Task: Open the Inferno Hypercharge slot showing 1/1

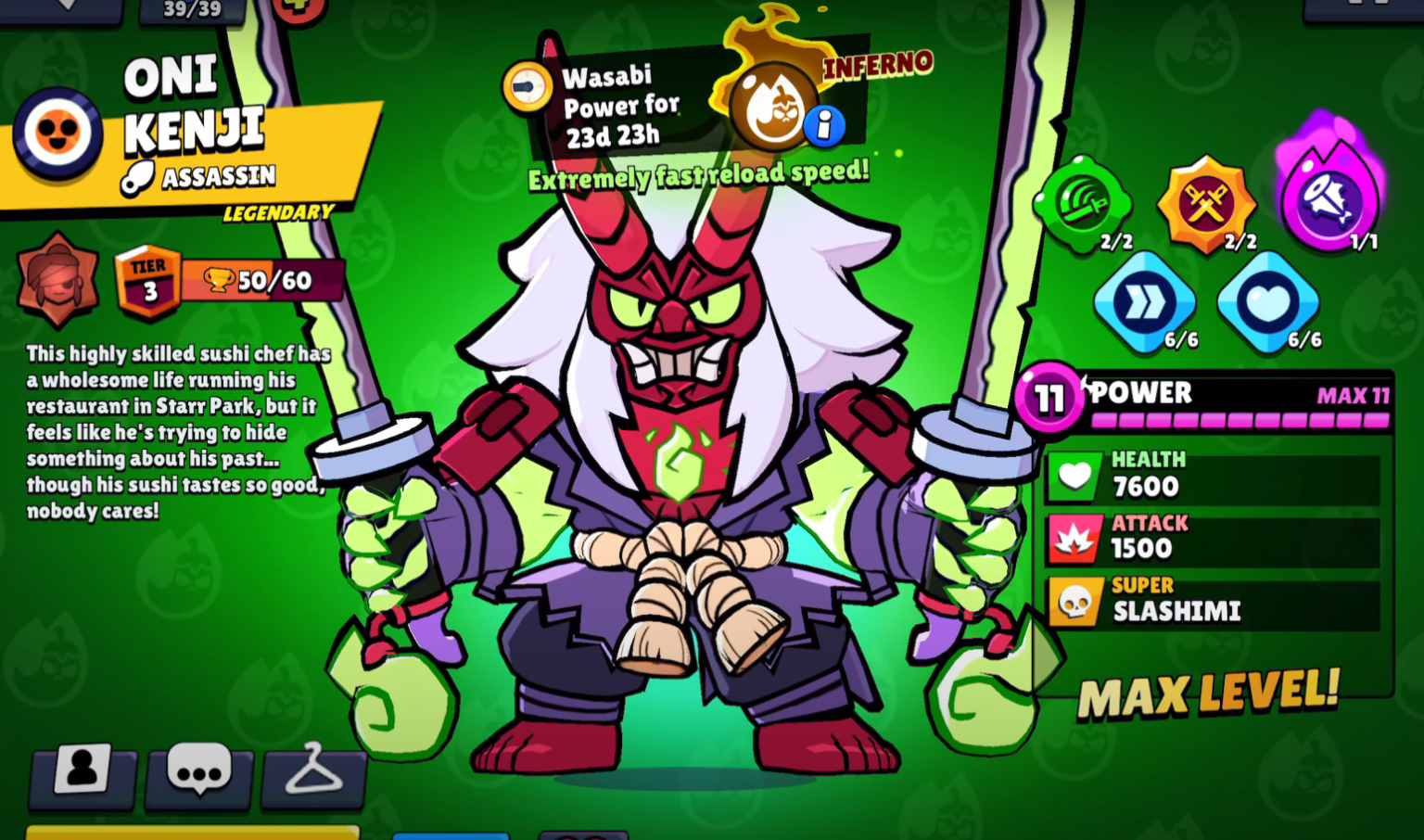Action: [x=1332, y=202]
